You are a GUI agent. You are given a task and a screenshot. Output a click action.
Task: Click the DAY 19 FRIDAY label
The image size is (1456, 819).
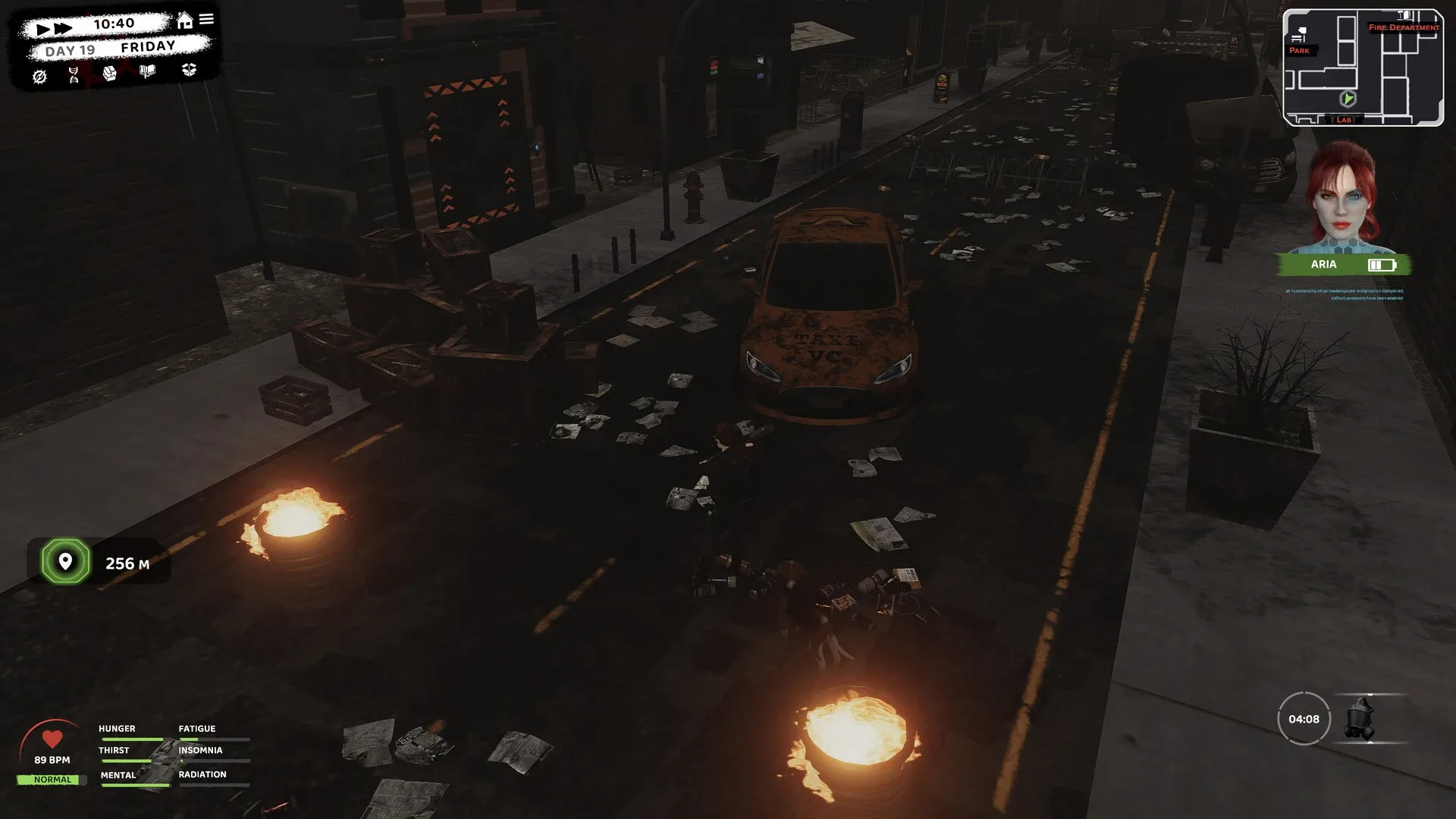click(110, 50)
